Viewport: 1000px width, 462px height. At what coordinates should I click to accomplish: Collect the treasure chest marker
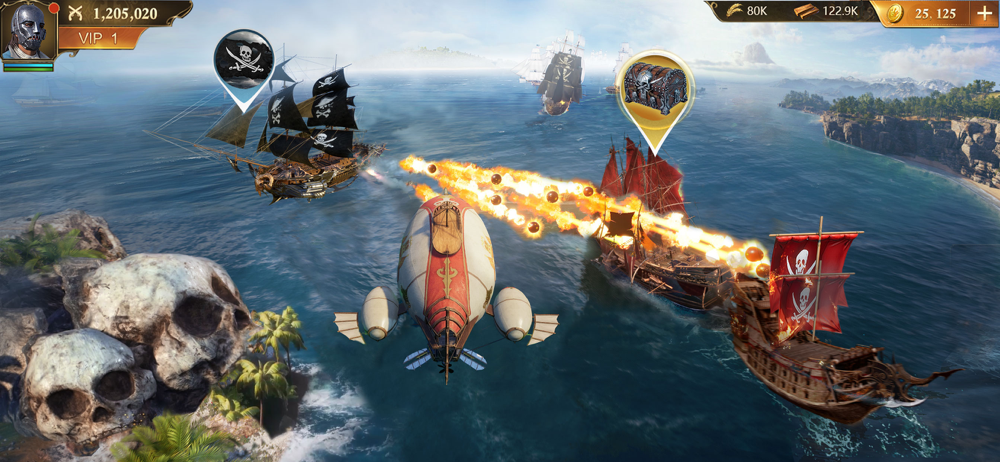[x=655, y=87]
